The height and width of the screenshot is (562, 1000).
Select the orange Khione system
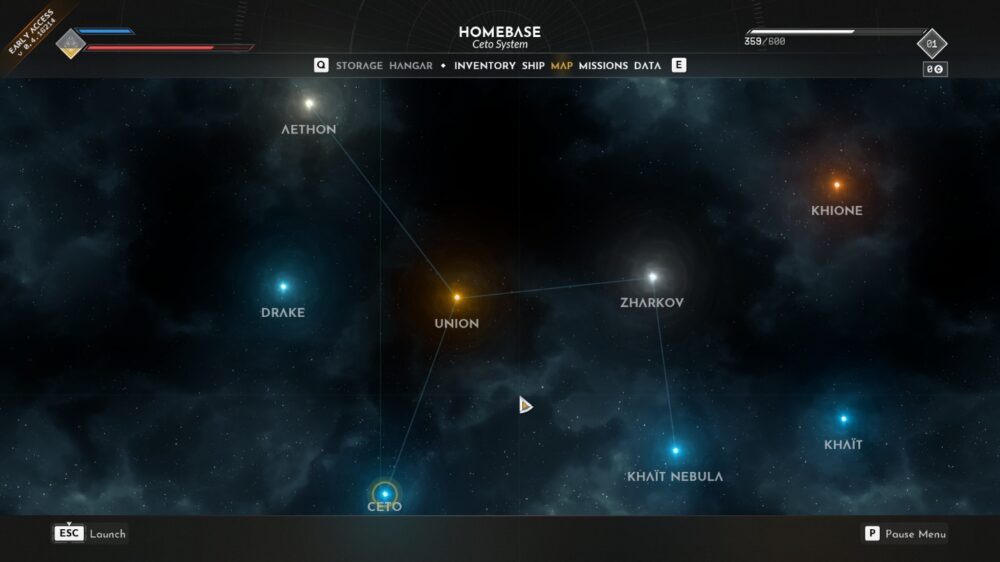coord(837,185)
